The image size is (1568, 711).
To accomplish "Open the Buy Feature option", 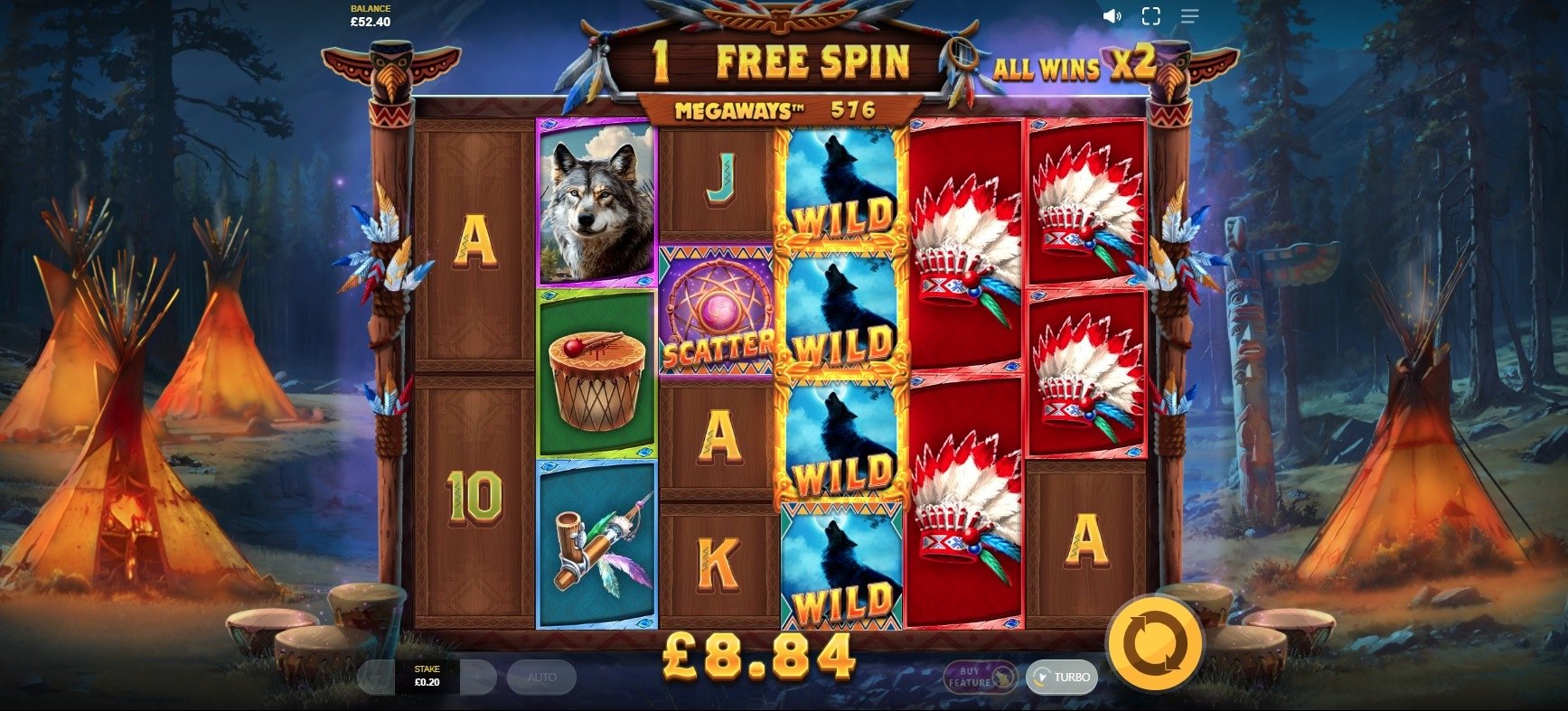I will 977,677.
